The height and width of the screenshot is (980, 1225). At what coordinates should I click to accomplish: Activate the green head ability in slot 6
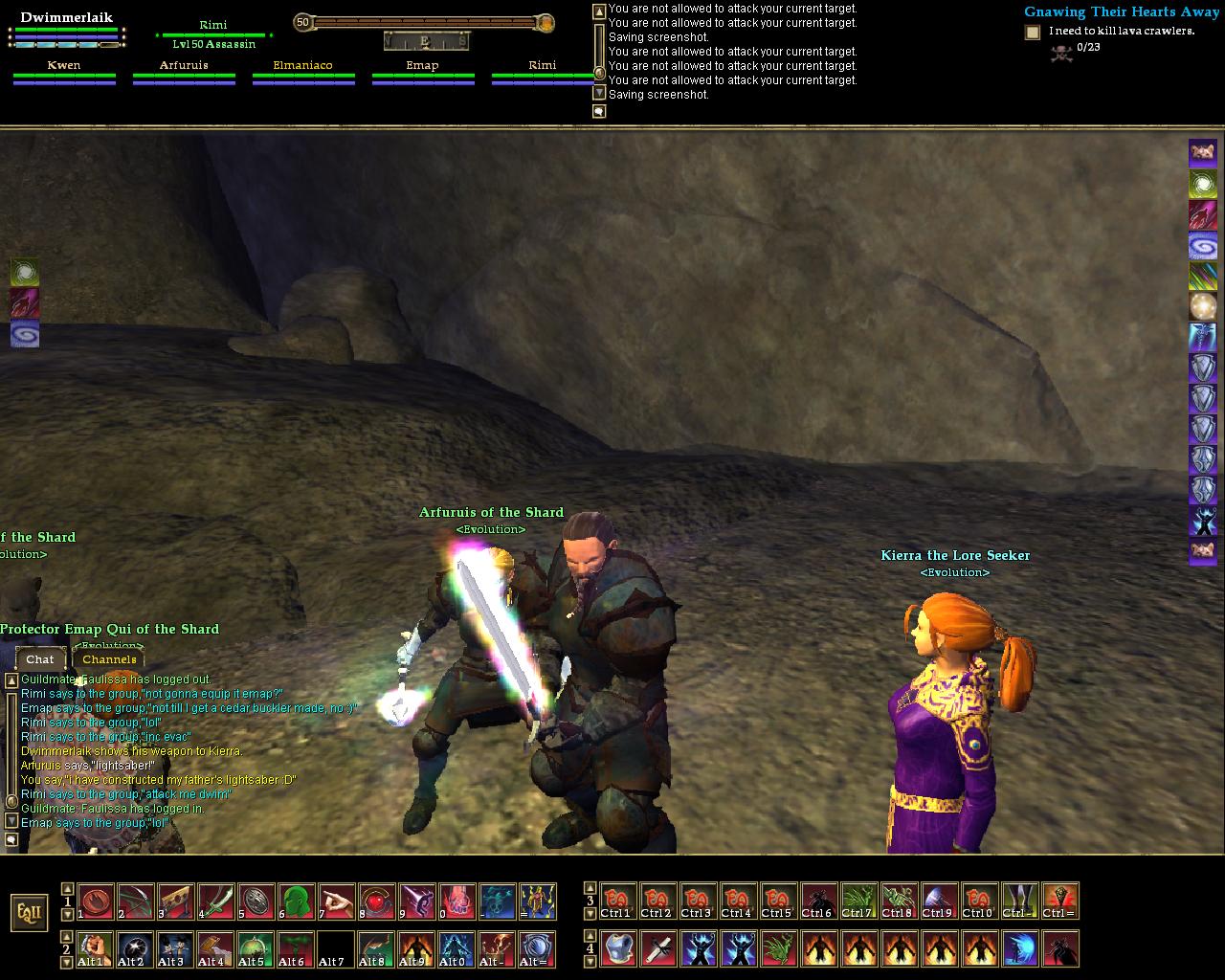[x=296, y=902]
